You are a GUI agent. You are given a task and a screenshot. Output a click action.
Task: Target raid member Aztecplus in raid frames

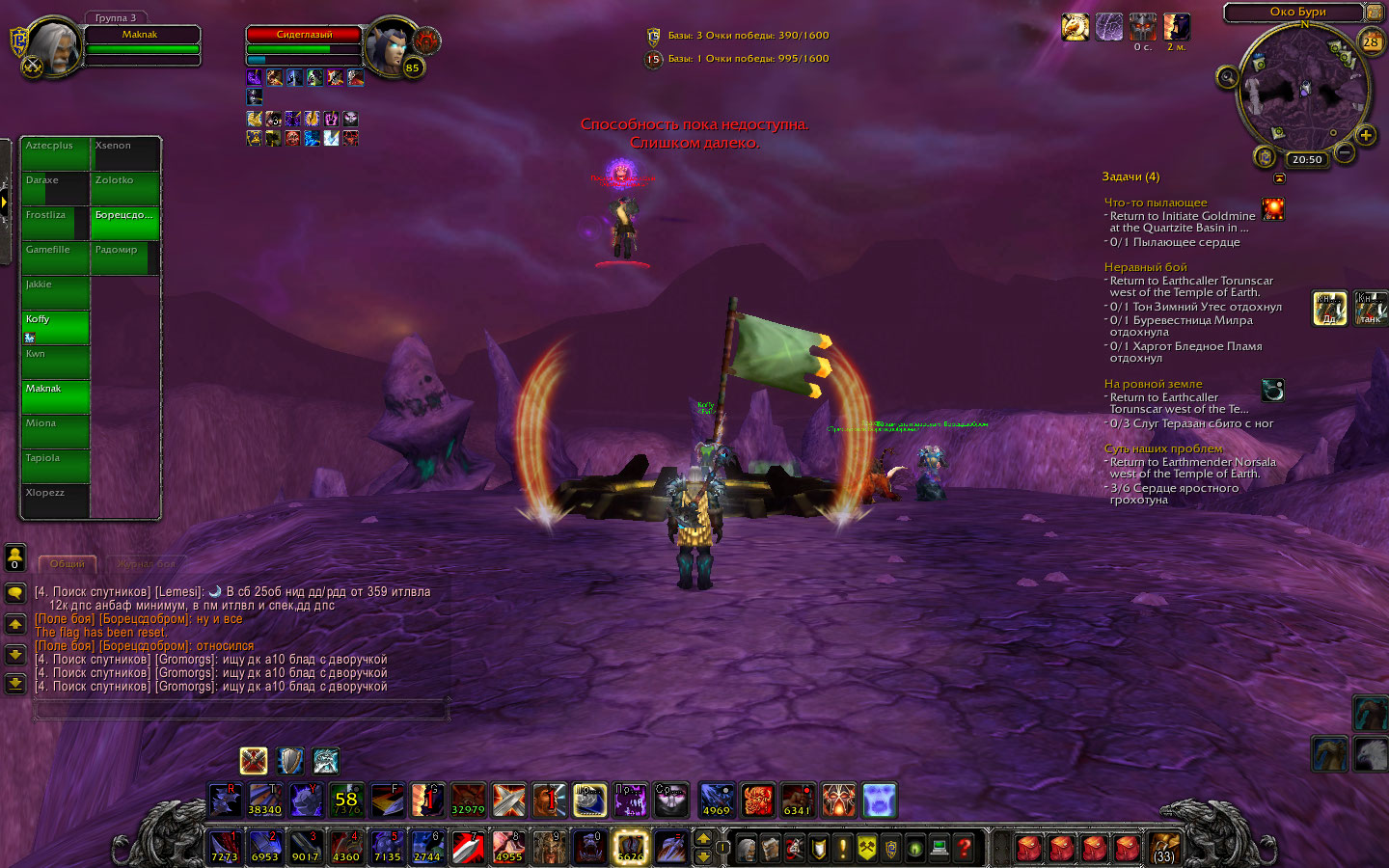coord(56,152)
